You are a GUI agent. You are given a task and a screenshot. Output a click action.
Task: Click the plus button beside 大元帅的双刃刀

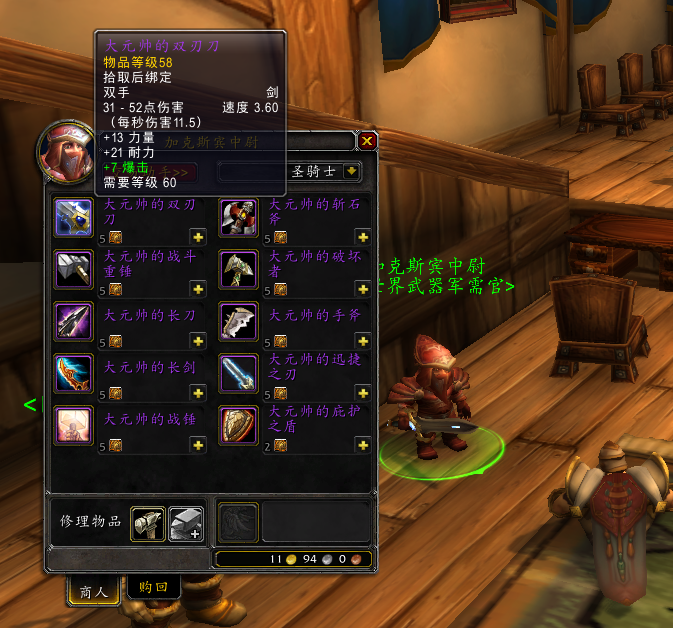(198, 237)
